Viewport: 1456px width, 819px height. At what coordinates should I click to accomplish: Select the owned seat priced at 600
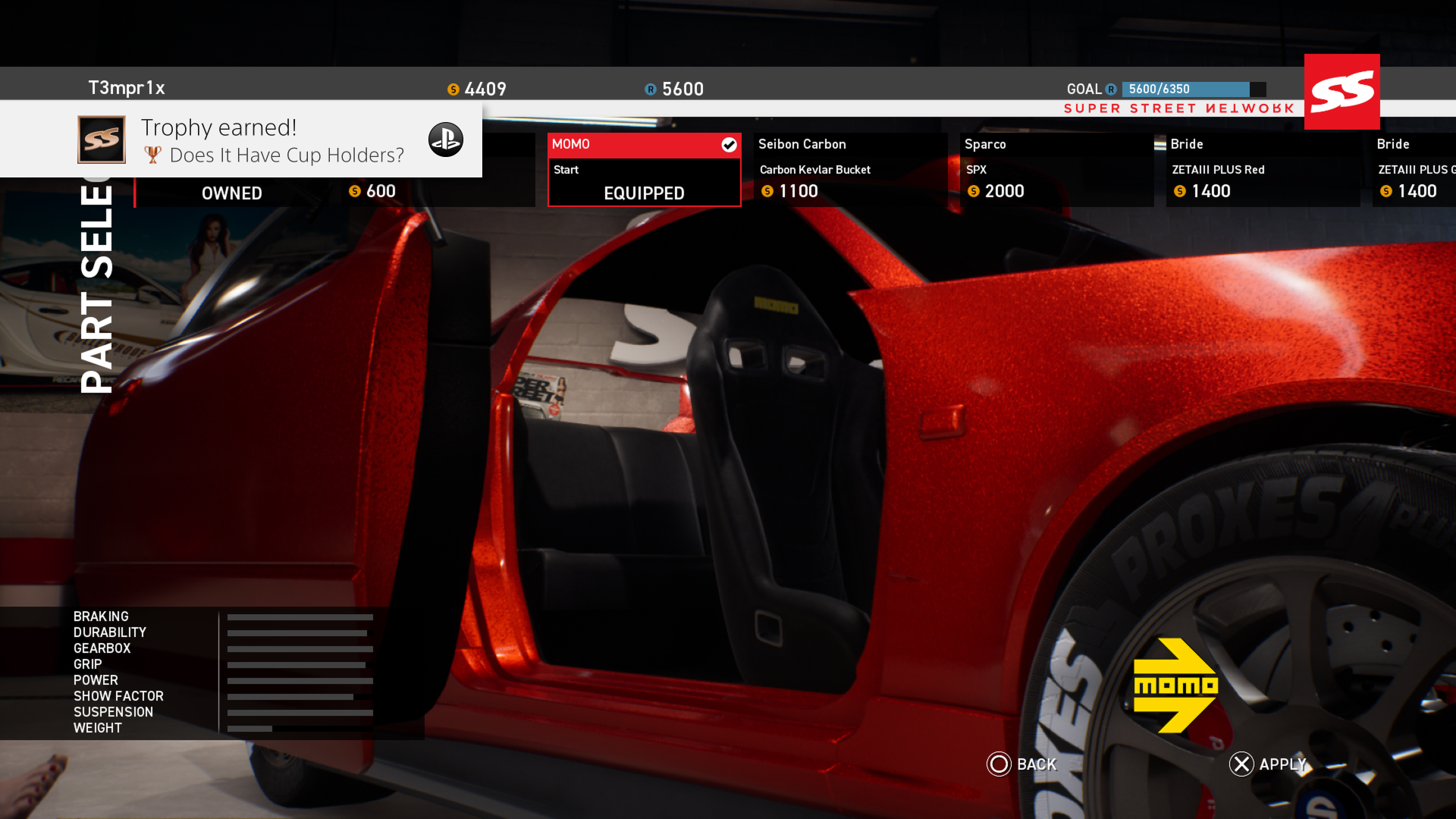(334, 192)
